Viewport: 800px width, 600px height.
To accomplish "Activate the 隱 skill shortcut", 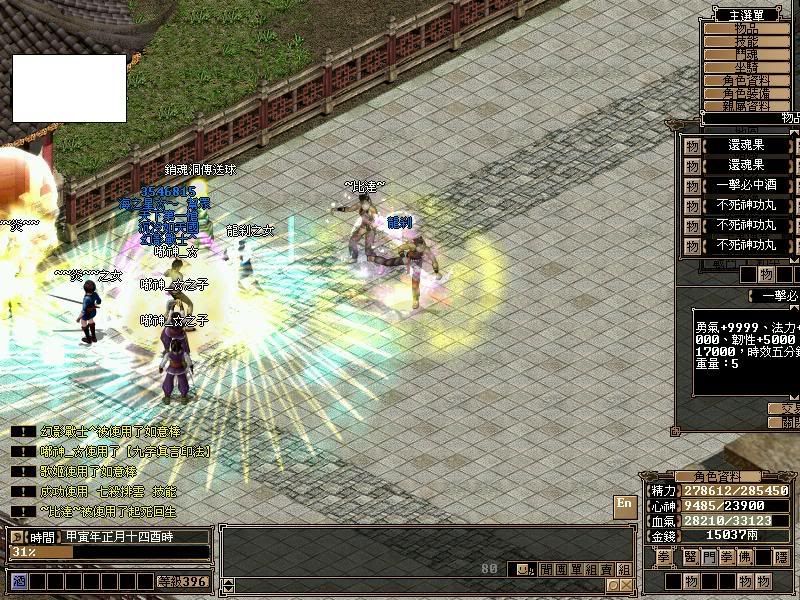I will [781, 557].
